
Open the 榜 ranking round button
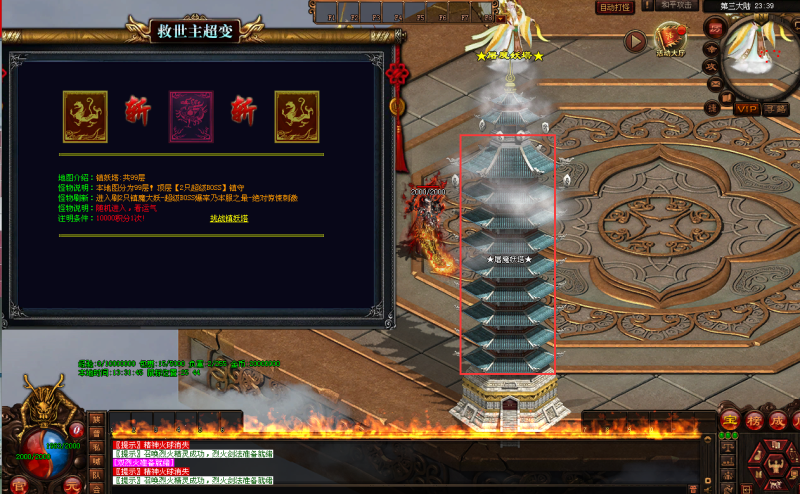point(752,419)
